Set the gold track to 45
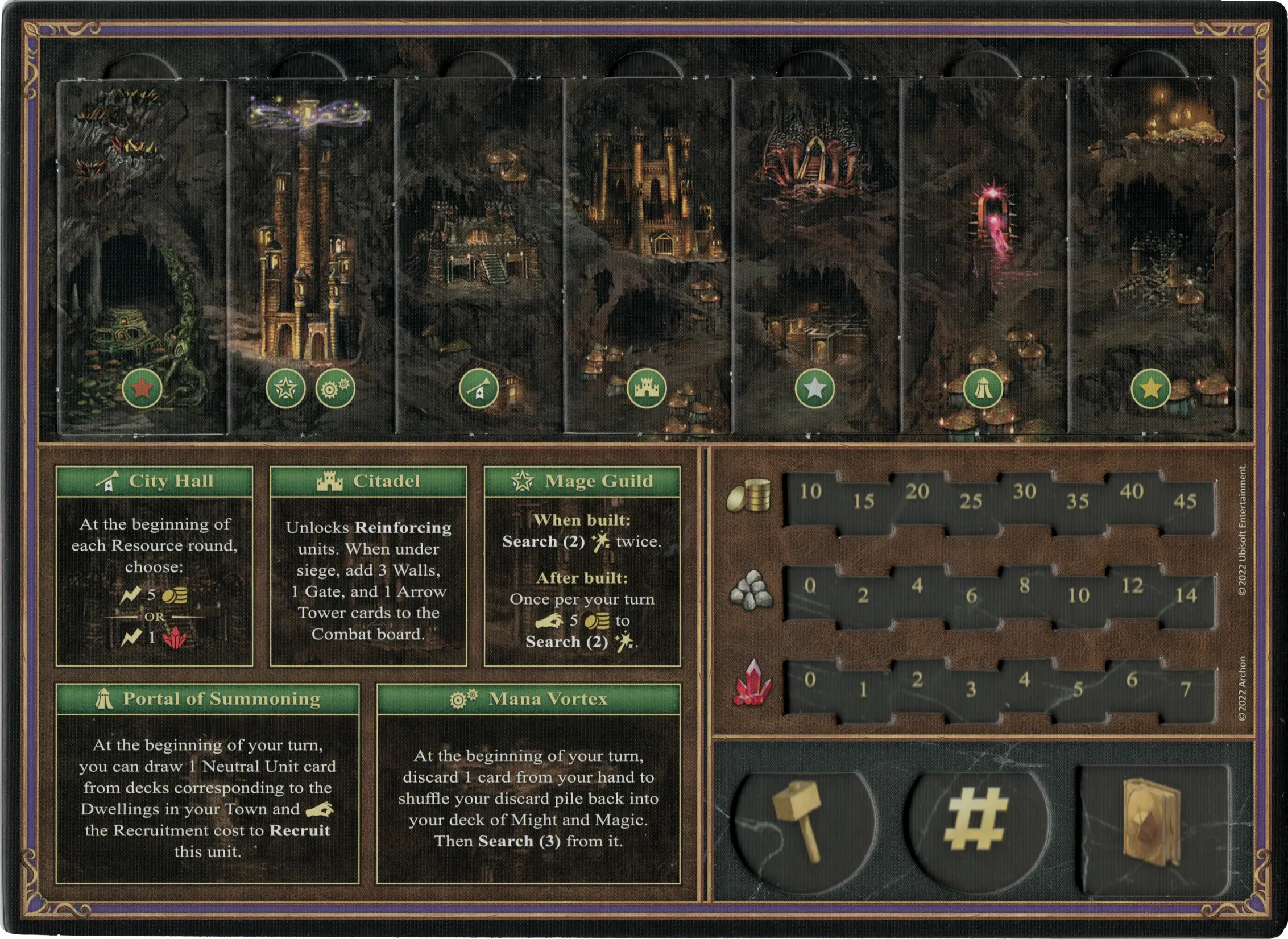The image size is (1288, 939). [1185, 501]
